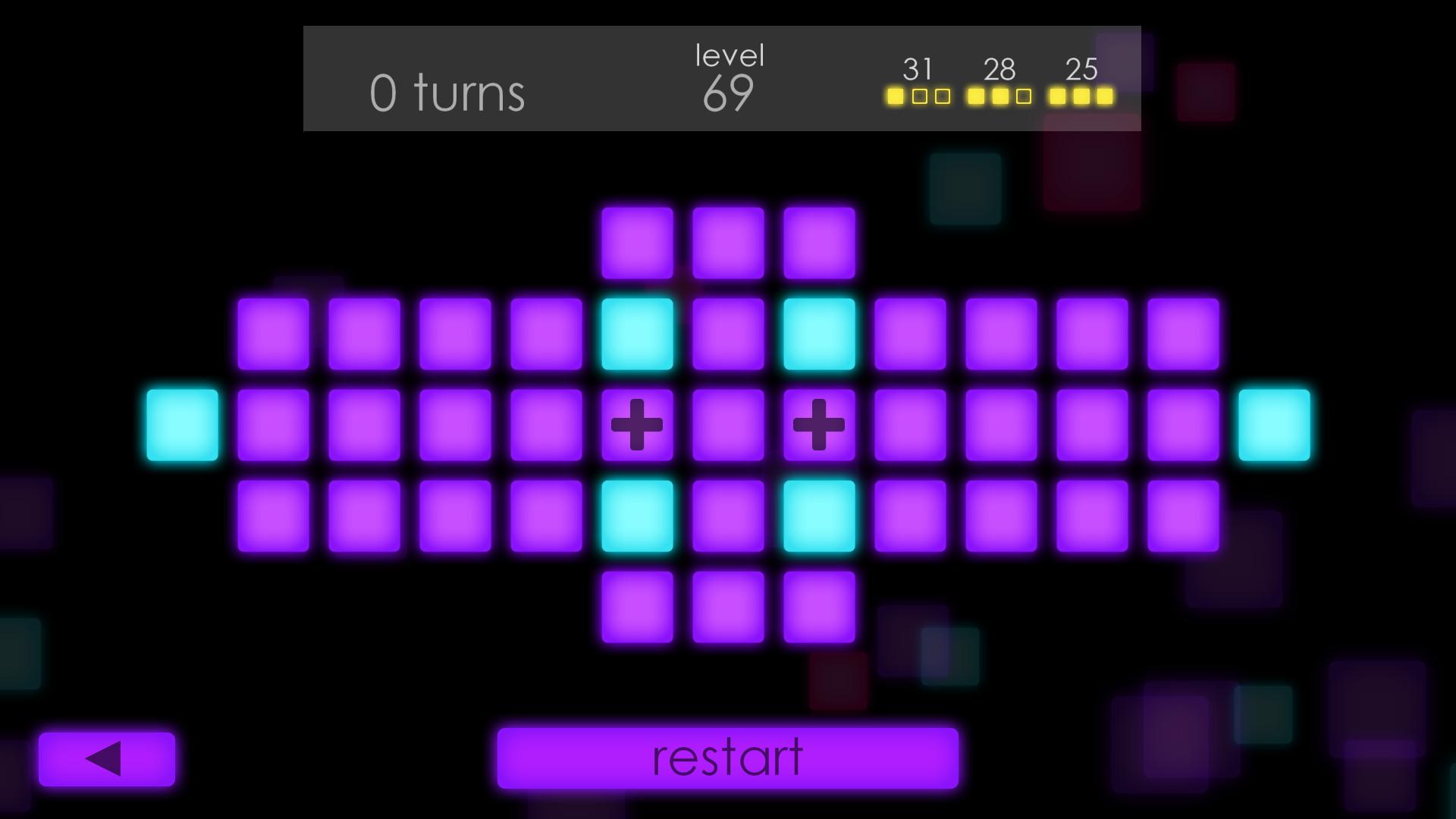Toggle the unfilled square under the 28 rating
Screen dimensions: 1456x819
tap(1023, 96)
